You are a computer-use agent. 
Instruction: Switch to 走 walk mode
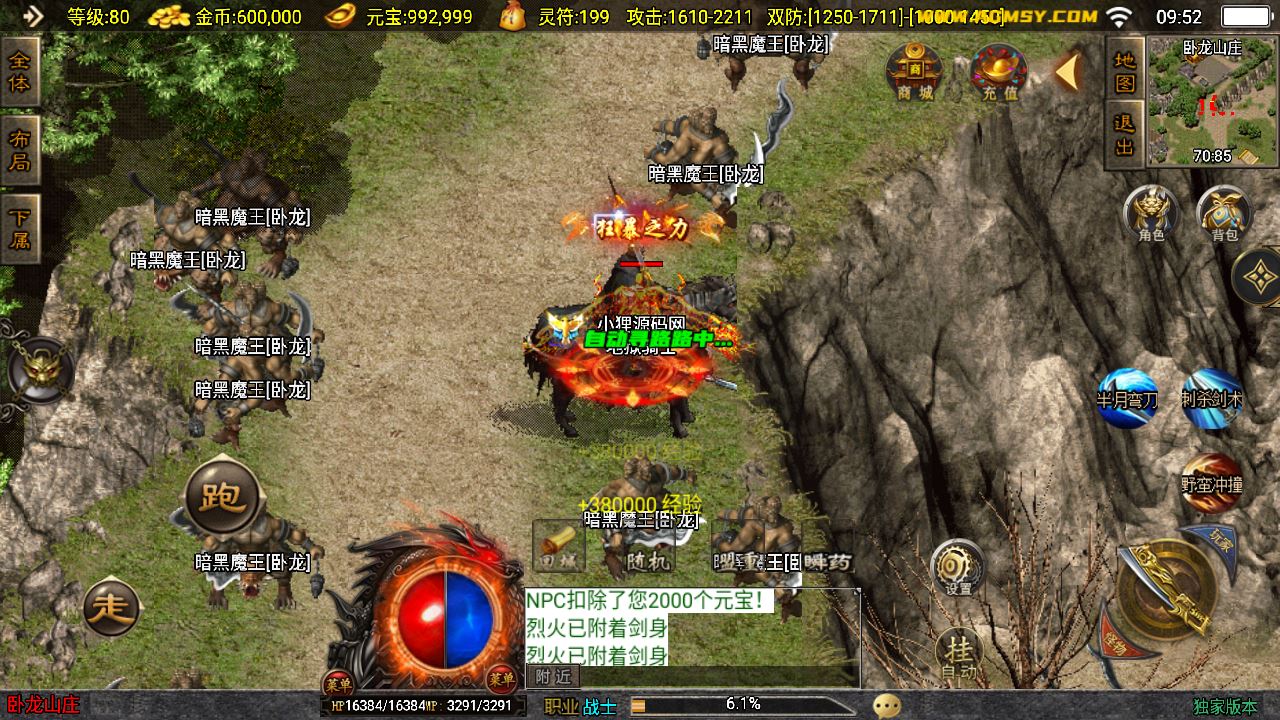pyautogui.click(x=111, y=608)
